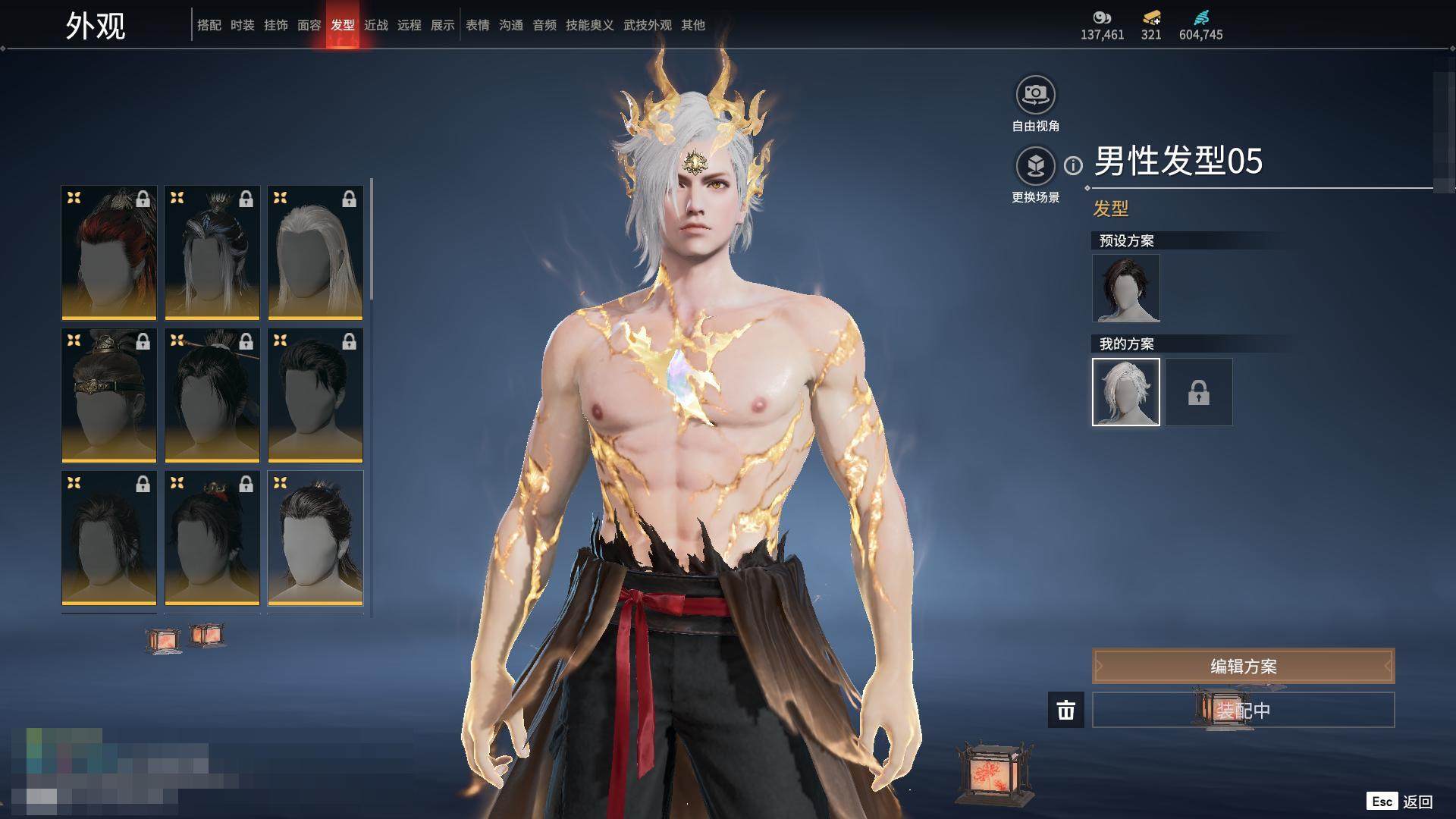Viewport: 1456px width, 819px height.
Task: Select the white-haired my-scheme thumbnail
Action: (x=1125, y=392)
